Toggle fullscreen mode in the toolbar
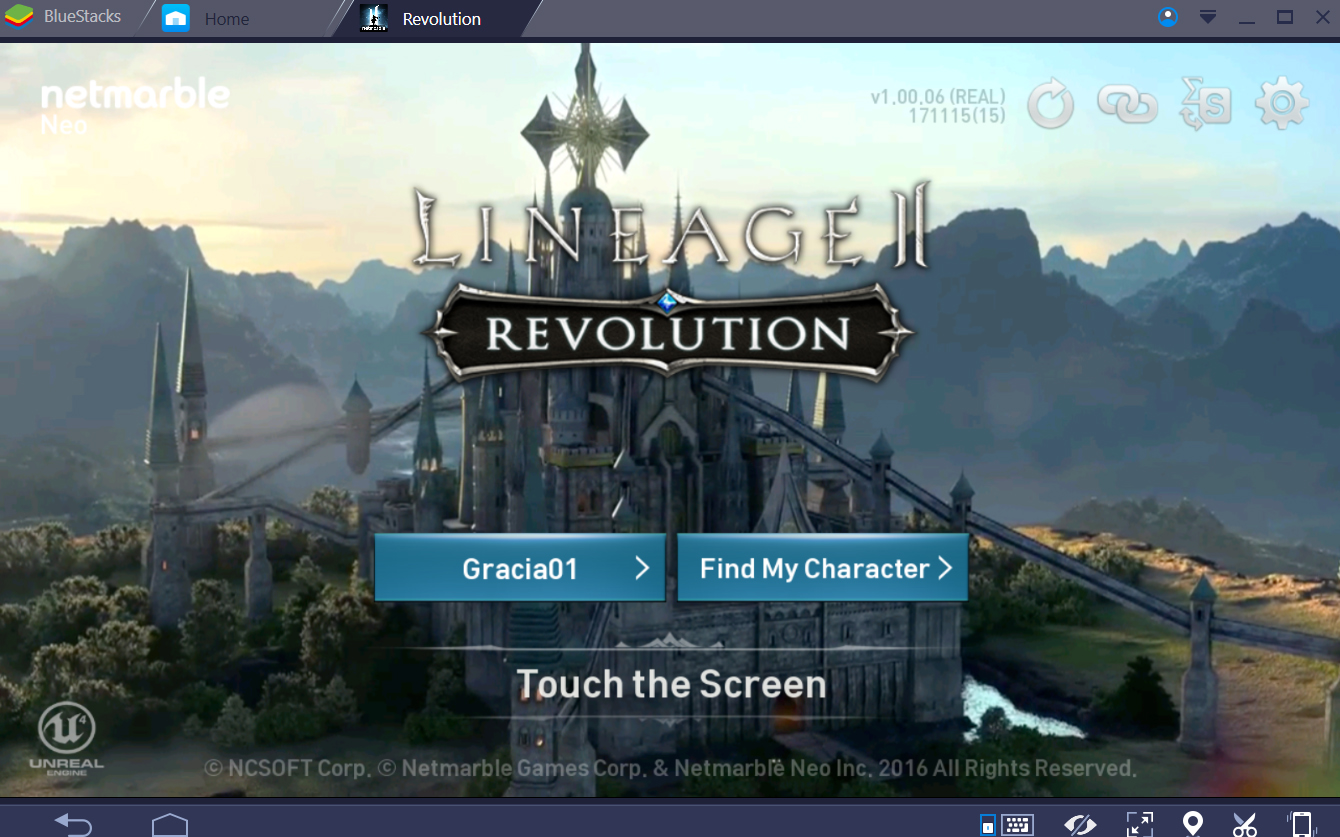This screenshot has width=1340, height=837. pyautogui.click(x=1139, y=824)
